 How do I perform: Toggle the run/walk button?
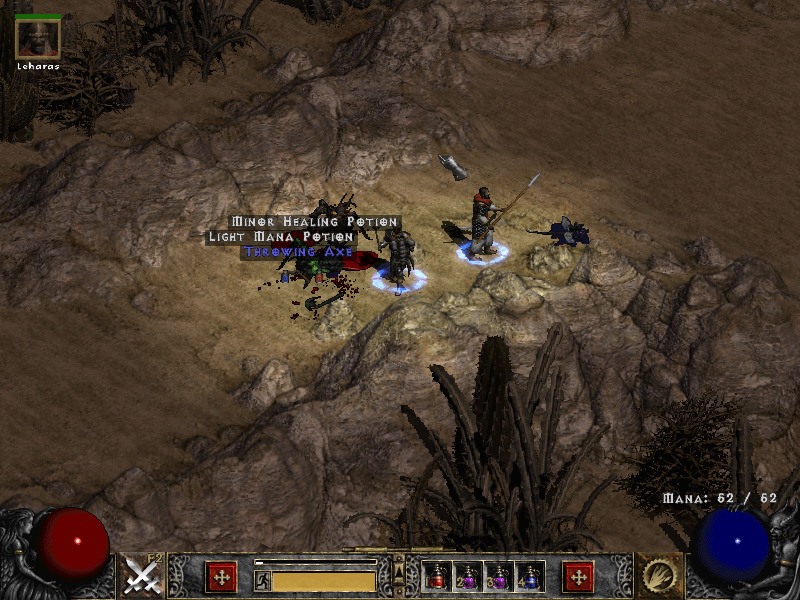(261, 580)
